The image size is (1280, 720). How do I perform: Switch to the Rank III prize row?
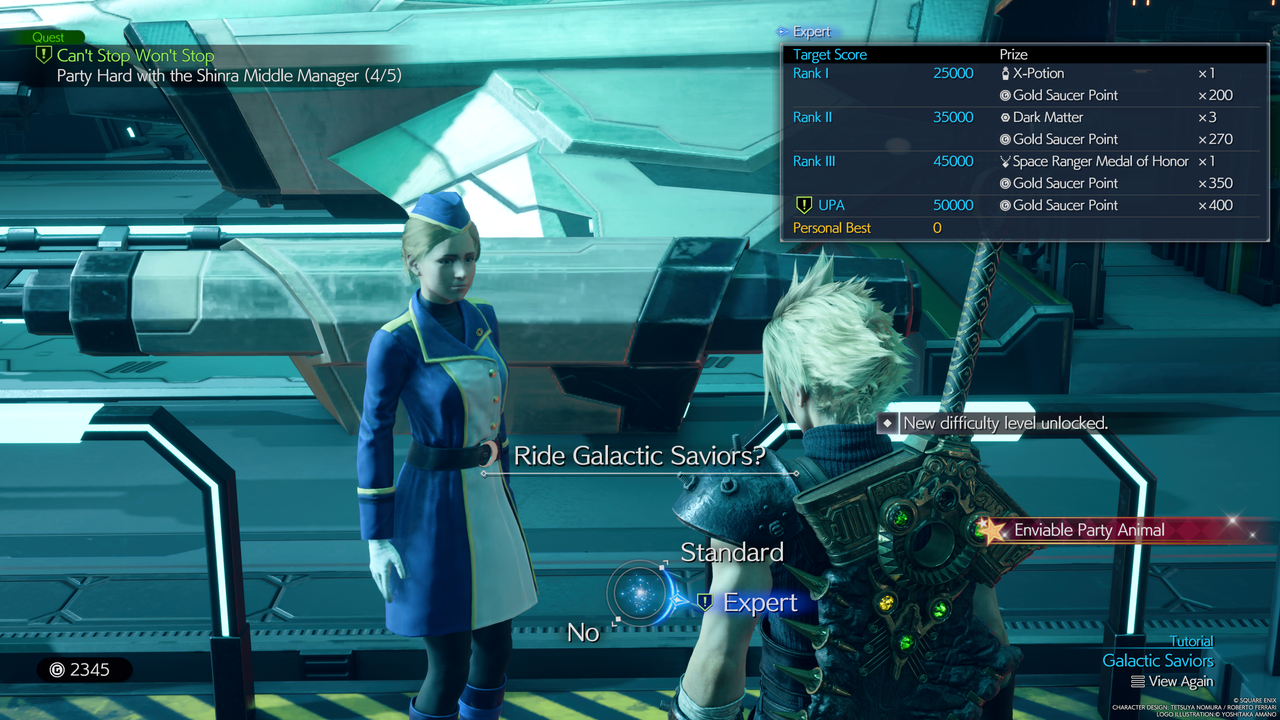(812, 161)
